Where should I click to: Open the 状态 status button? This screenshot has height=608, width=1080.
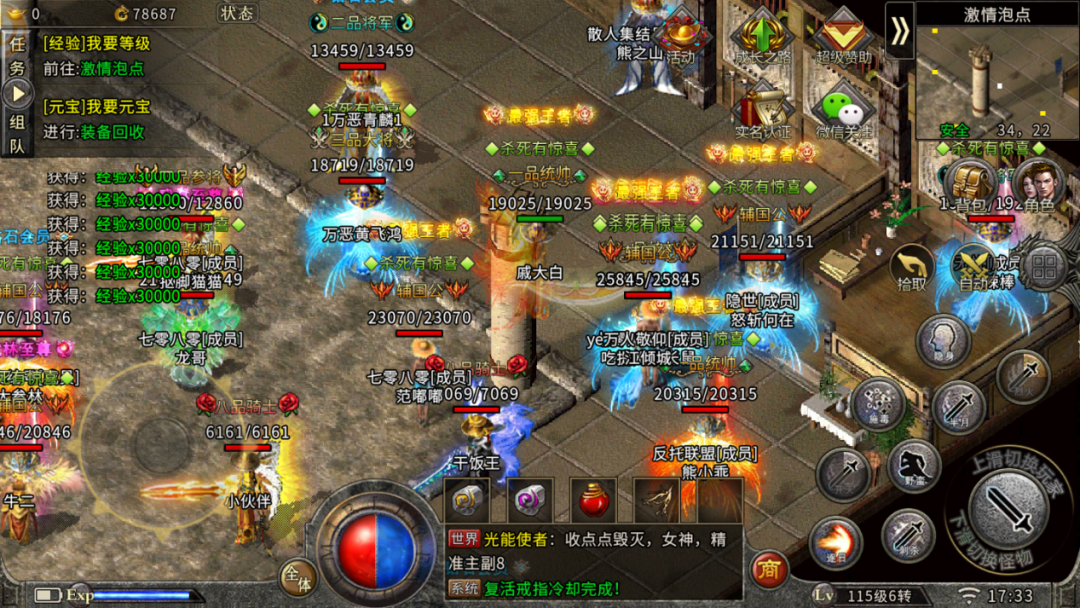point(236,13)
